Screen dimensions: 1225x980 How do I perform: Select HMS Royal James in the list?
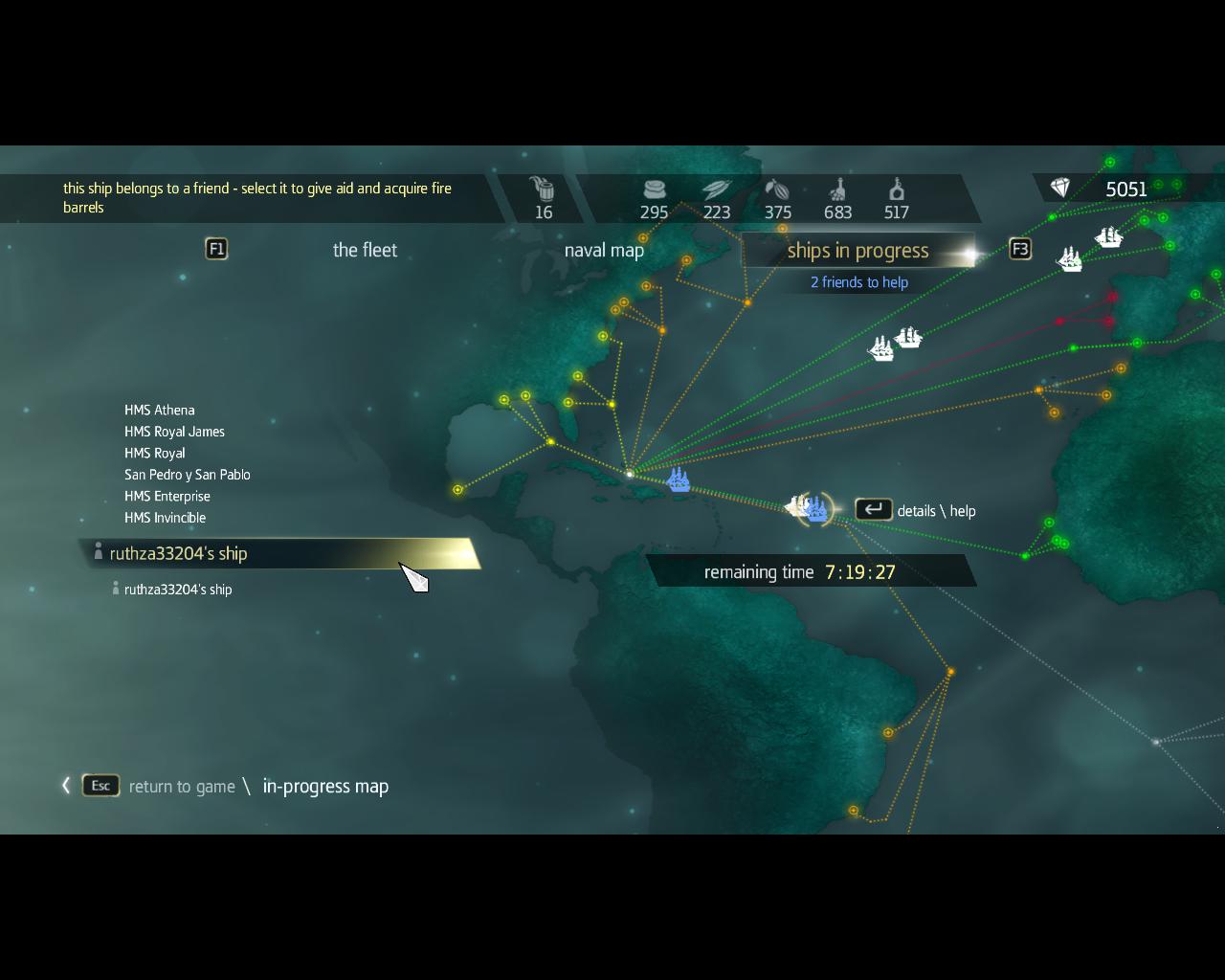(174, 432)
